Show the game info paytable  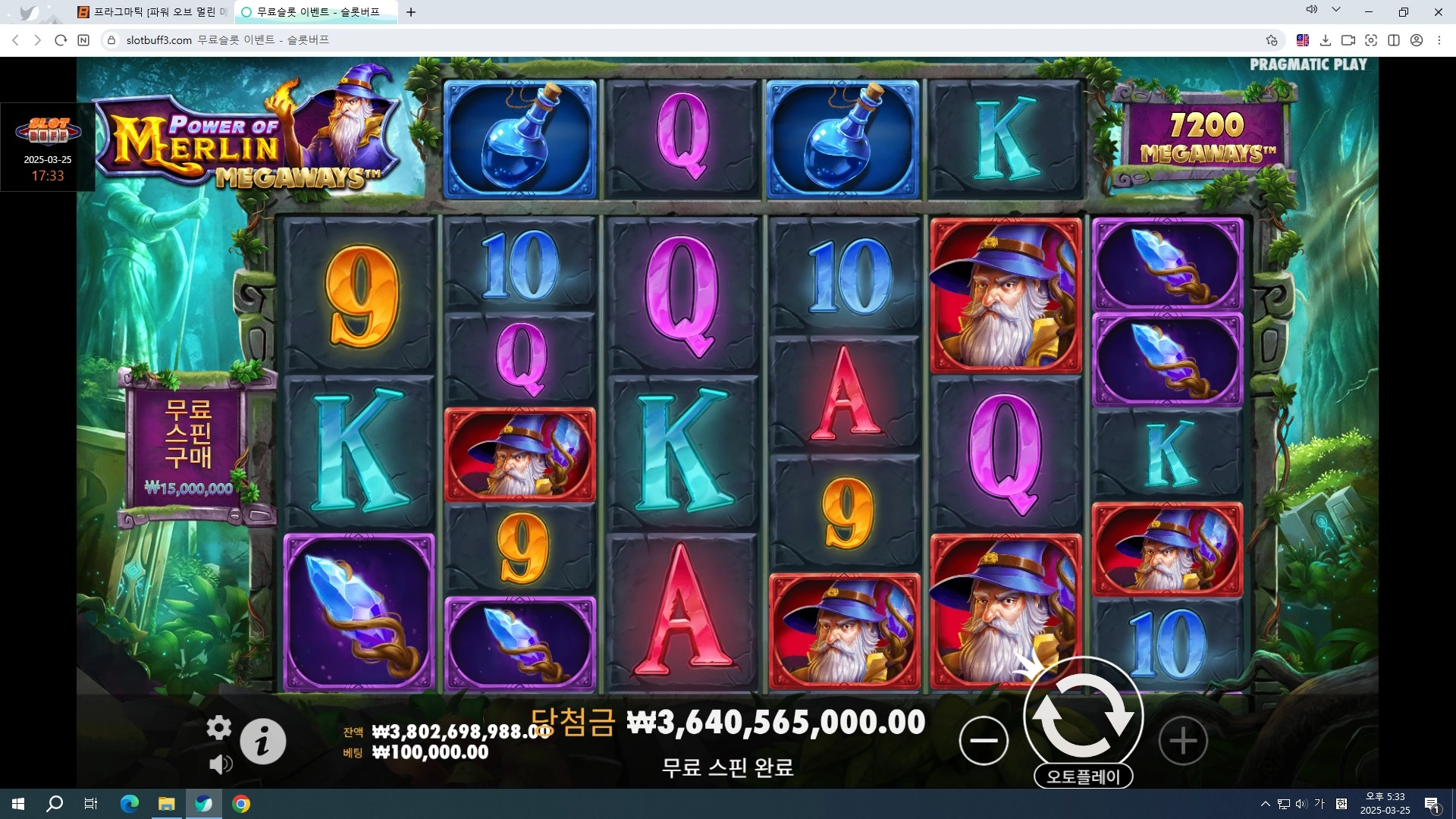tap(262, 741)
